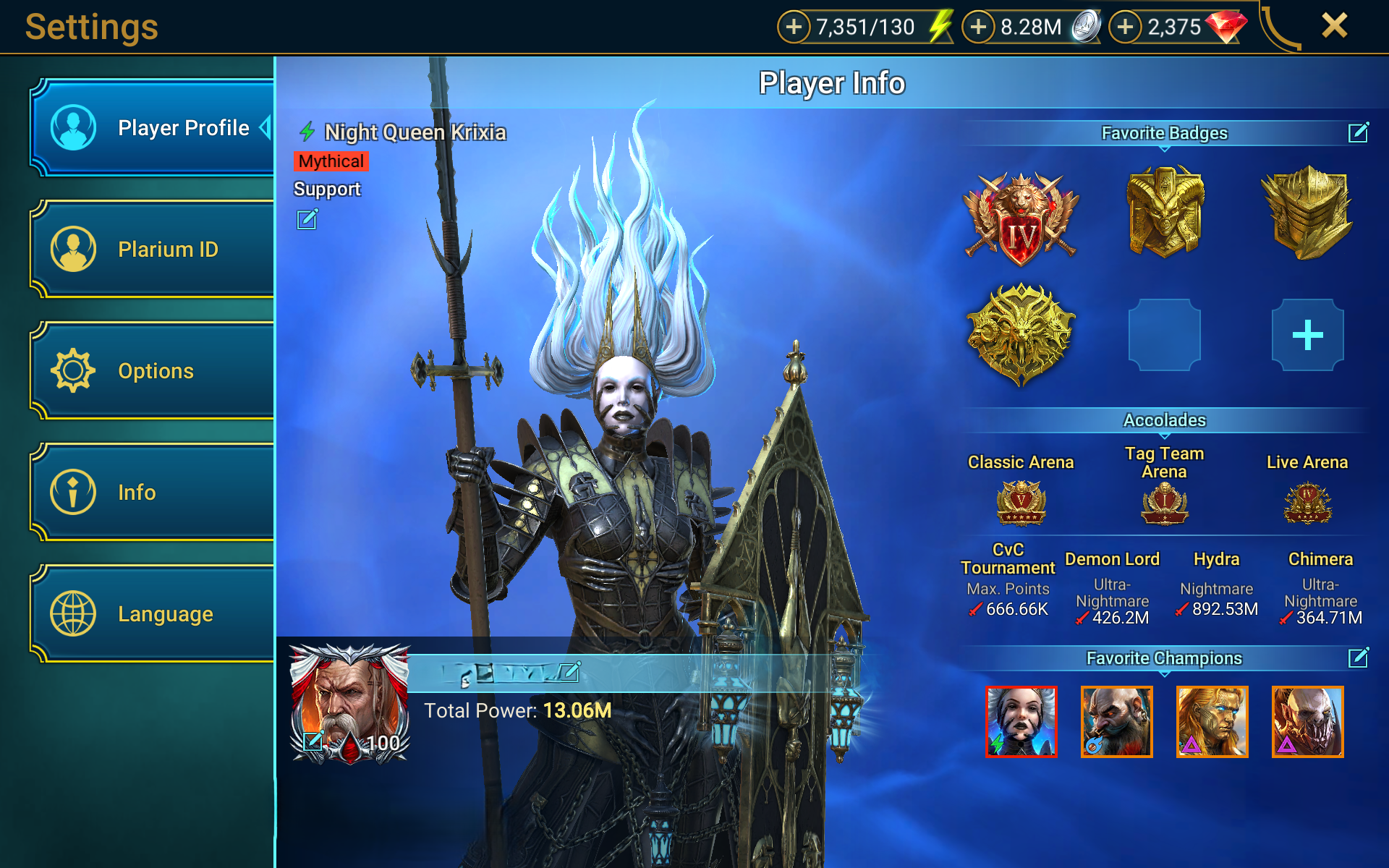Edit the Favorite Champions list
Image resolution: width=1389 pixels, height=868 pixels.
click(x=1358, y=658)
